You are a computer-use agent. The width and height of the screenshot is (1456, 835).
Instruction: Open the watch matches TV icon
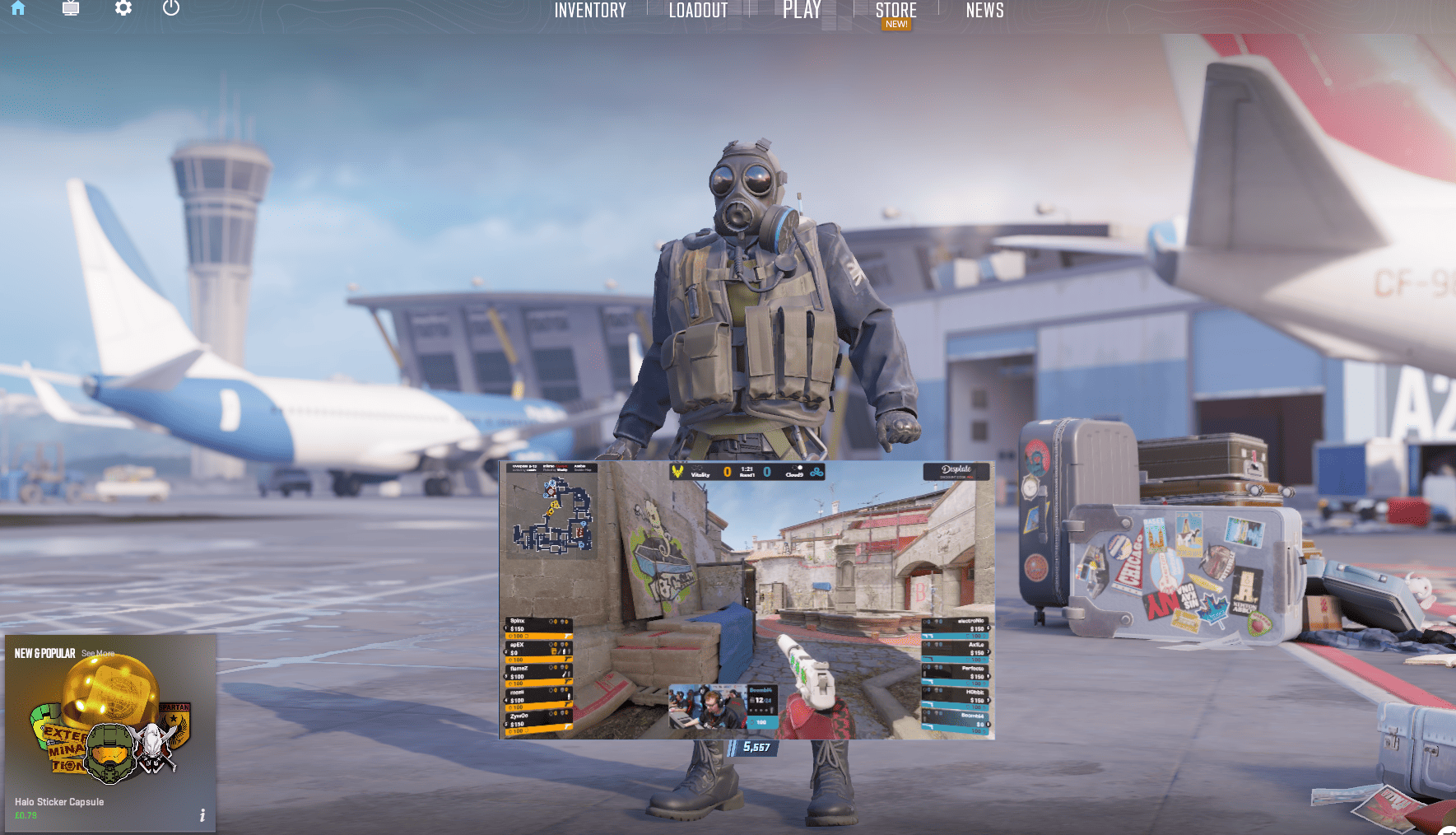[71, 8]
